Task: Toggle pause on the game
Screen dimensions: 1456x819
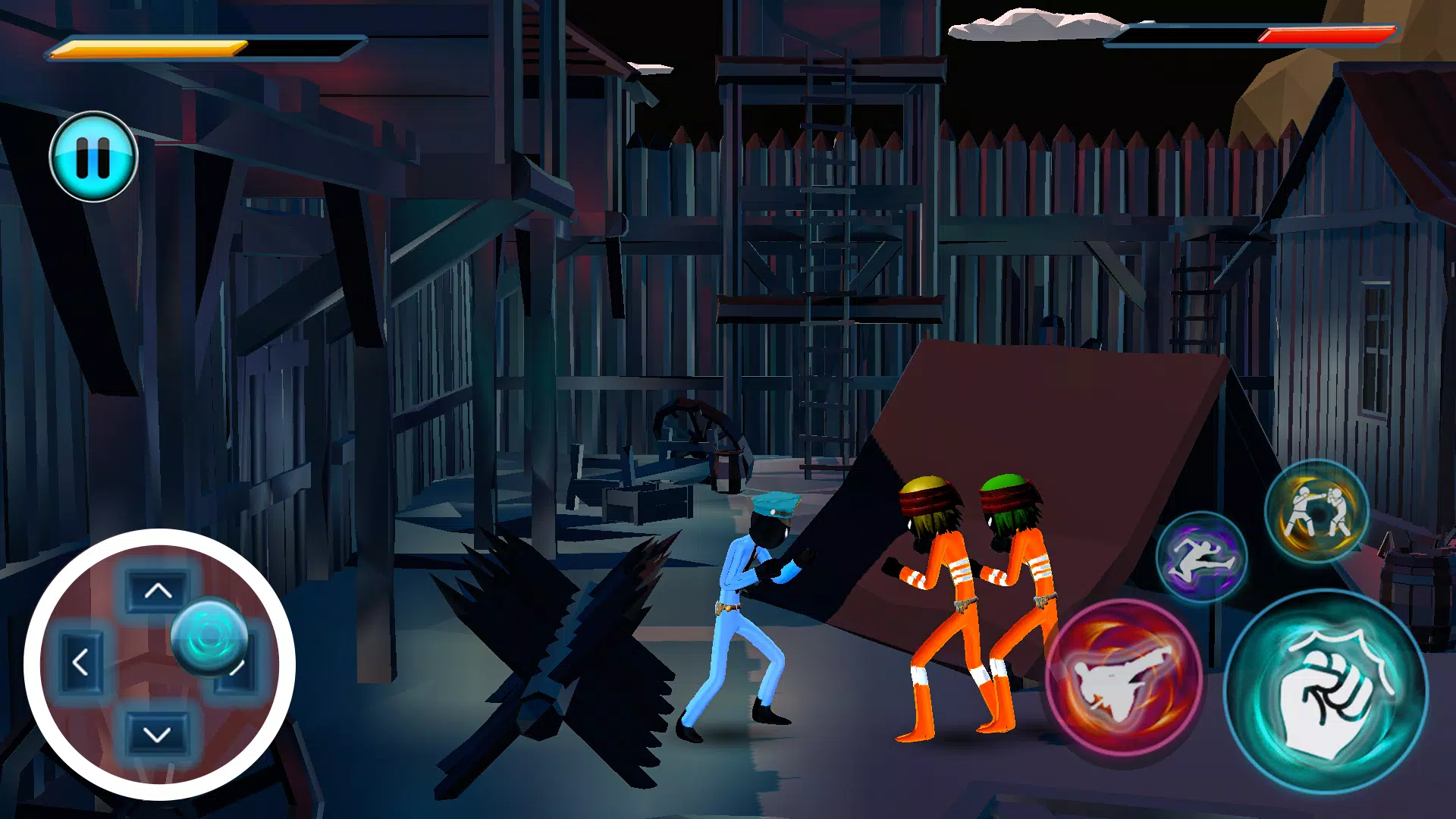Action: (93, 155)
